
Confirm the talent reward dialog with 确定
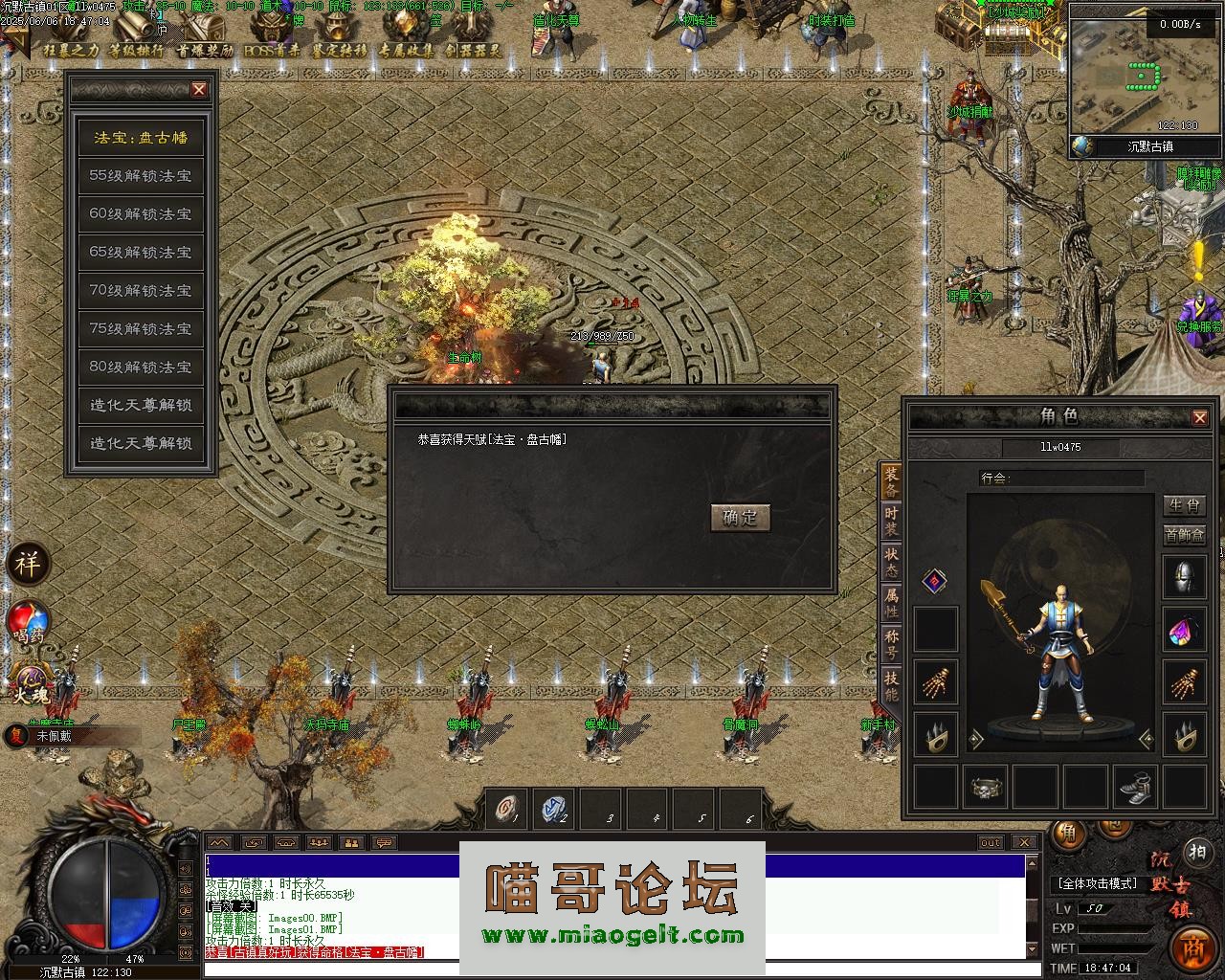click(x=740, y=518)
